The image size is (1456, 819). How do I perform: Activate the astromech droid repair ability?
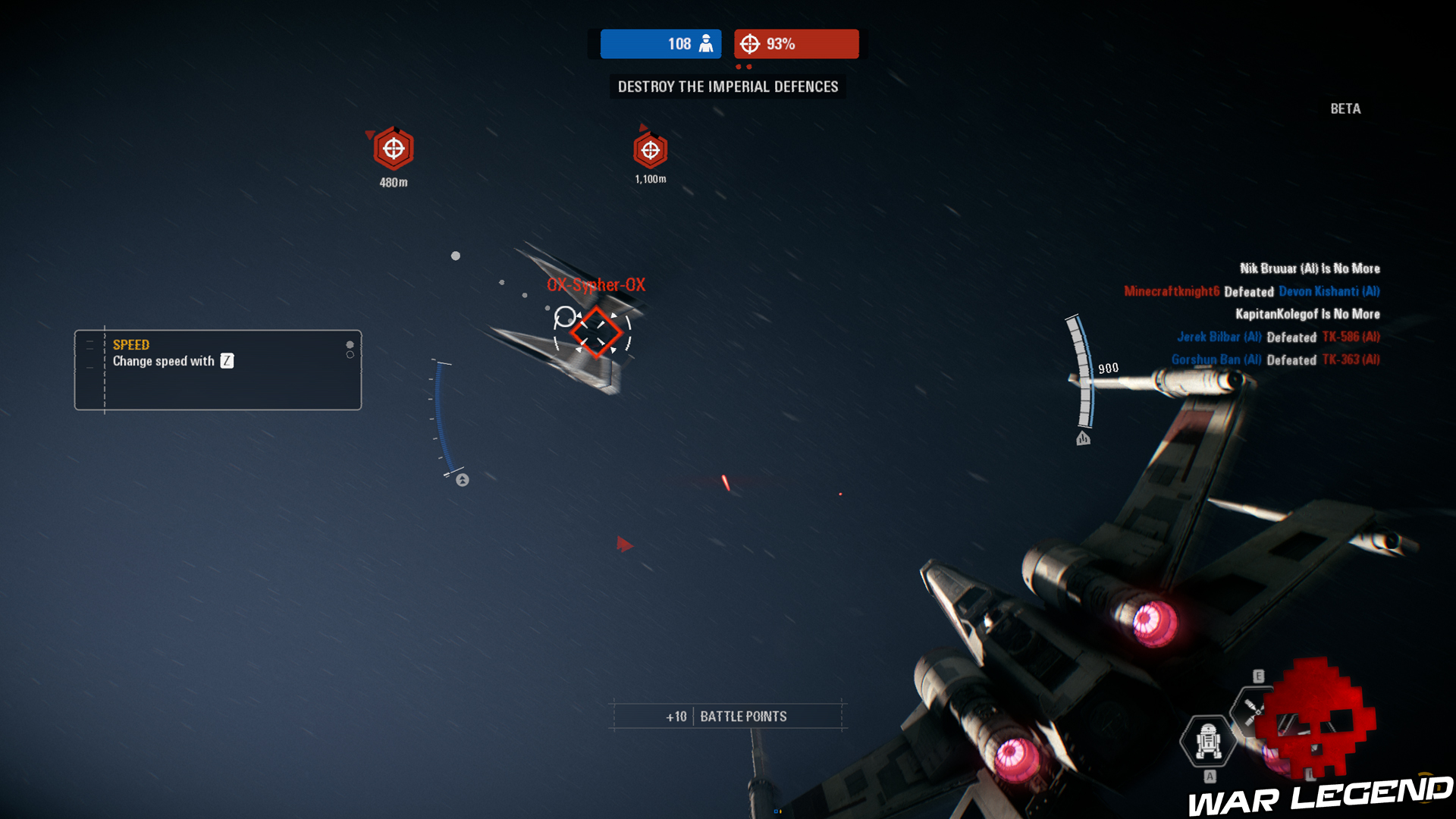coord(1208,740)
